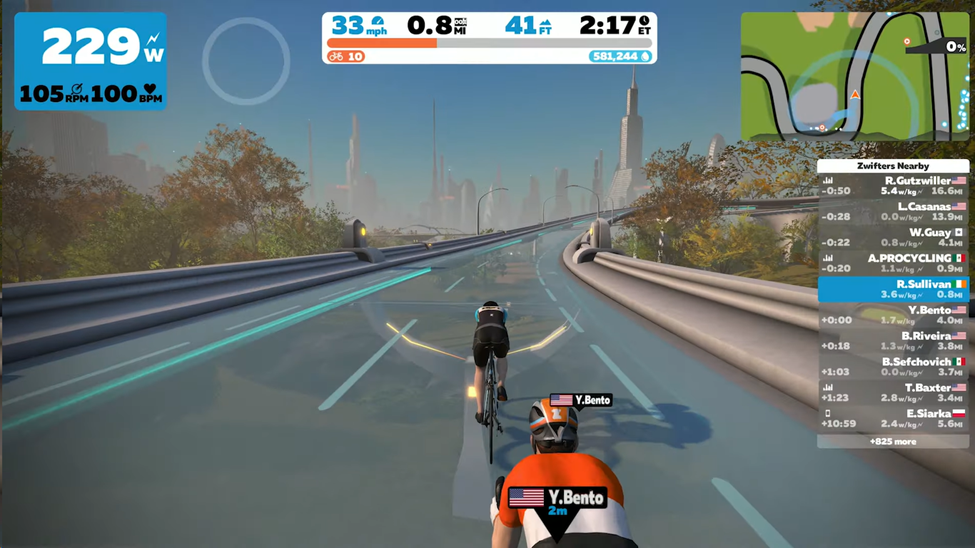Select R.Gutzwiller in Zwifters Nearby list
Viewport: 975px width, 548px height.
pos(893,186)
